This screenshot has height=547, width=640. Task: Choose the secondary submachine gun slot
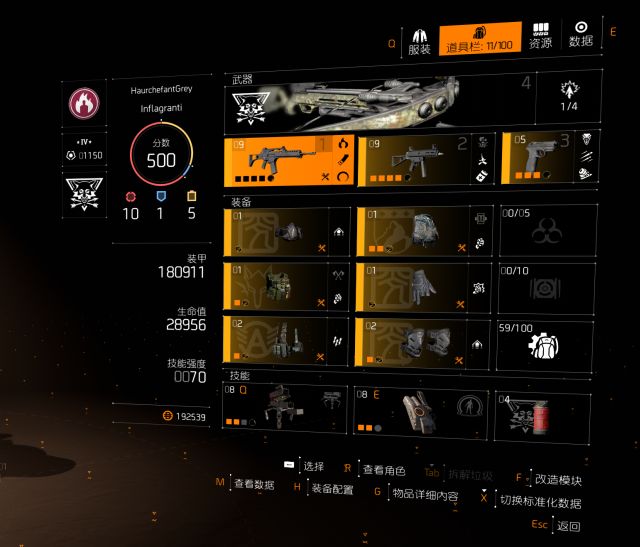[426, 160]
